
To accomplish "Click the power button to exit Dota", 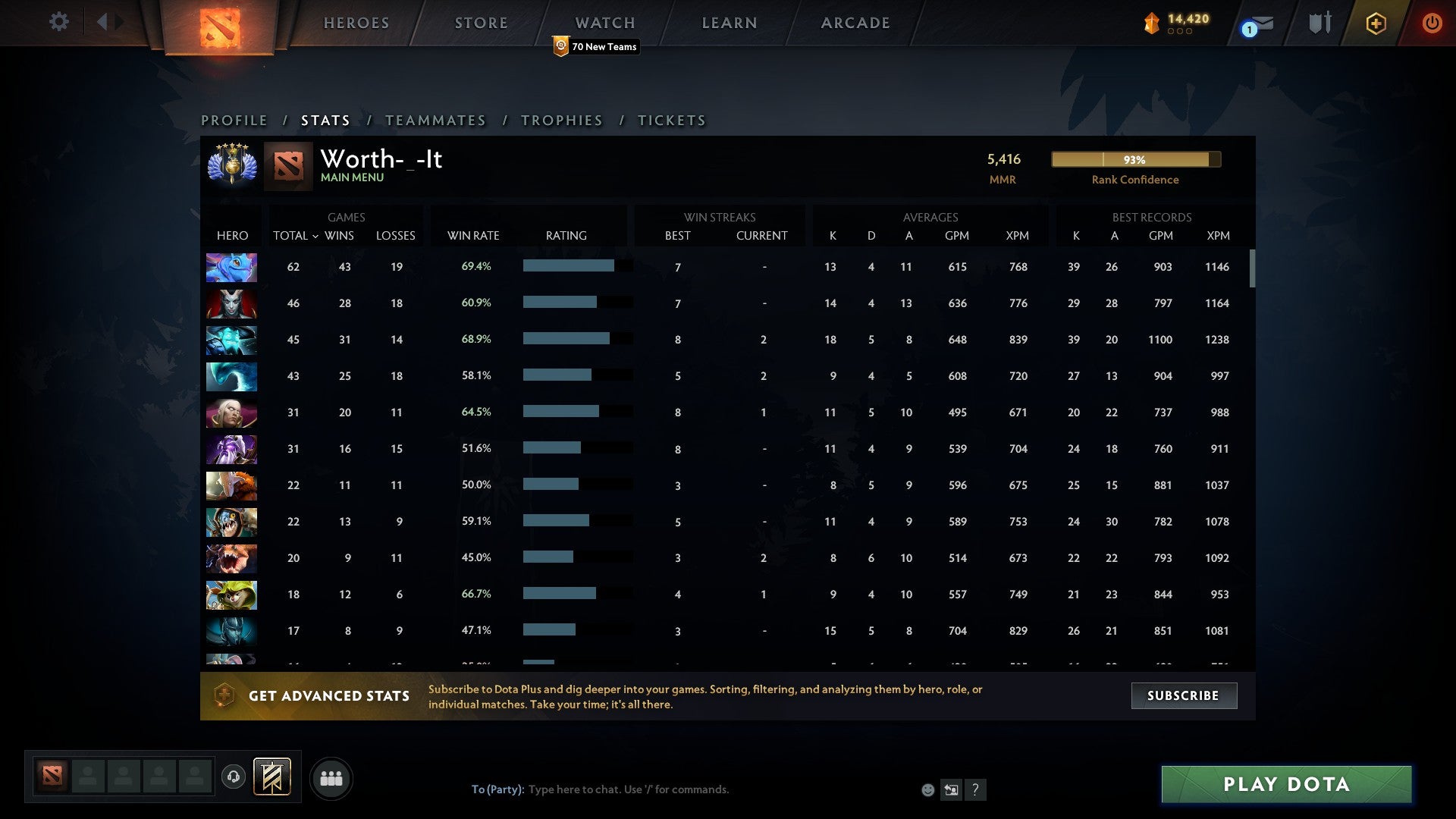I will pyautogui.click(x=1432, y=23).
